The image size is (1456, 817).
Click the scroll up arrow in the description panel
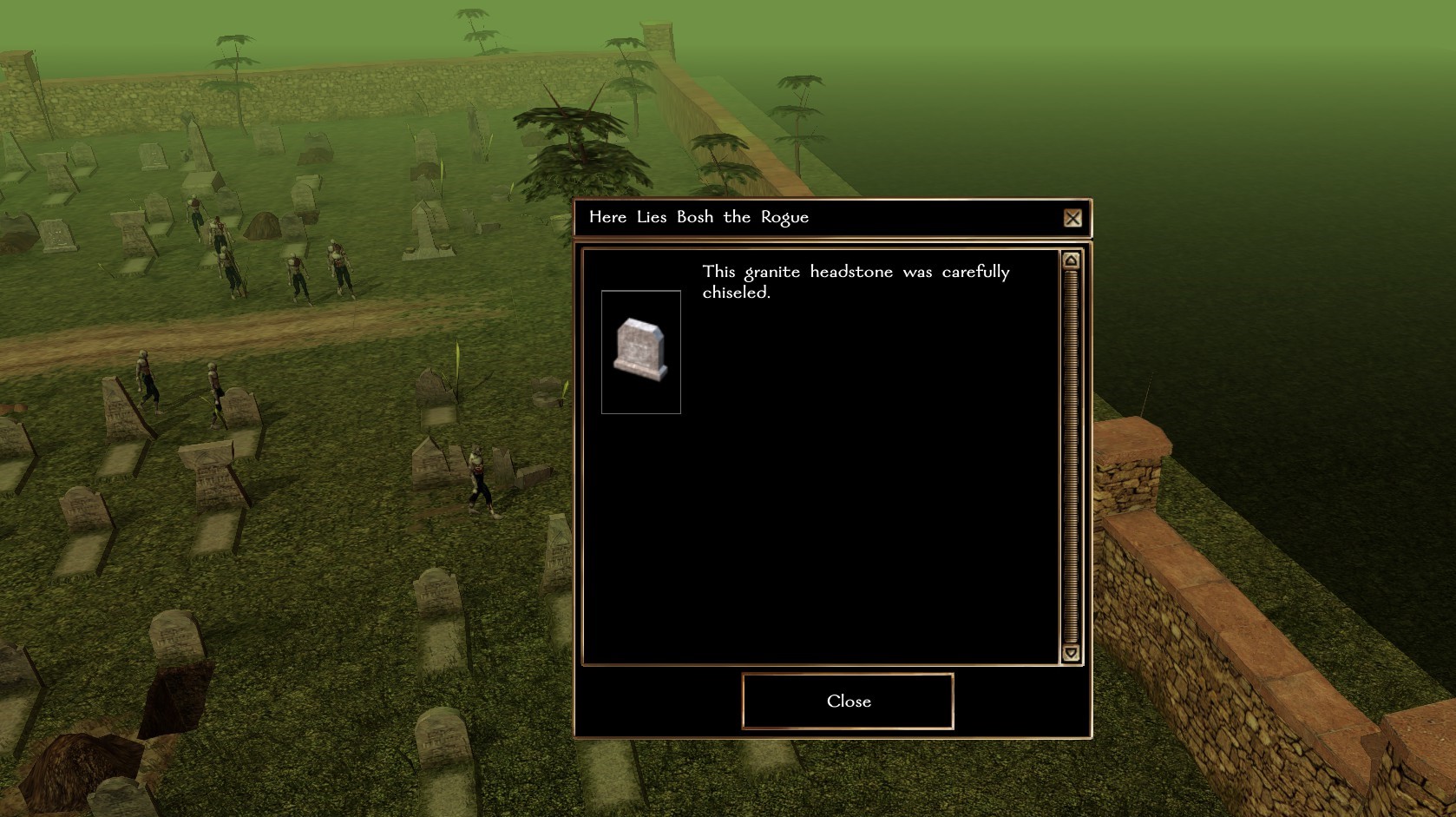tap(1071, 260)
